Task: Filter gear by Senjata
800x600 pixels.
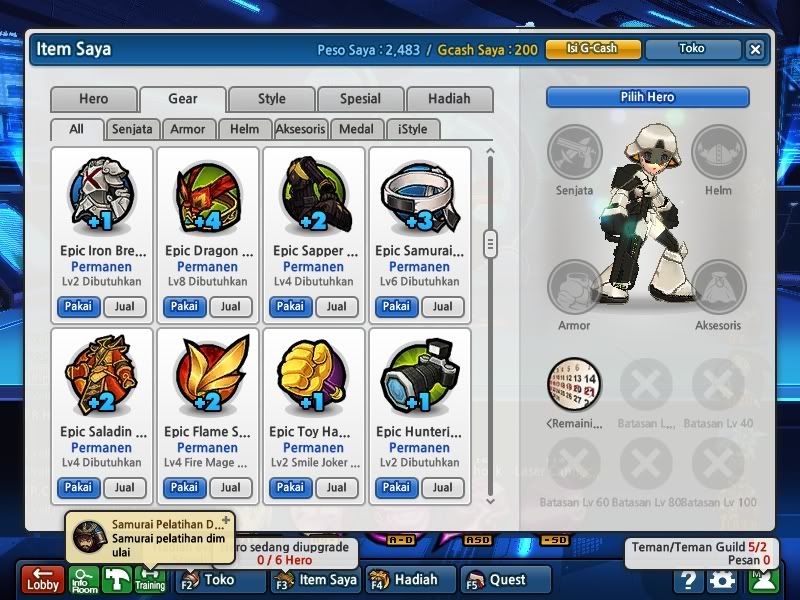Action: click(x=132, y=129)
